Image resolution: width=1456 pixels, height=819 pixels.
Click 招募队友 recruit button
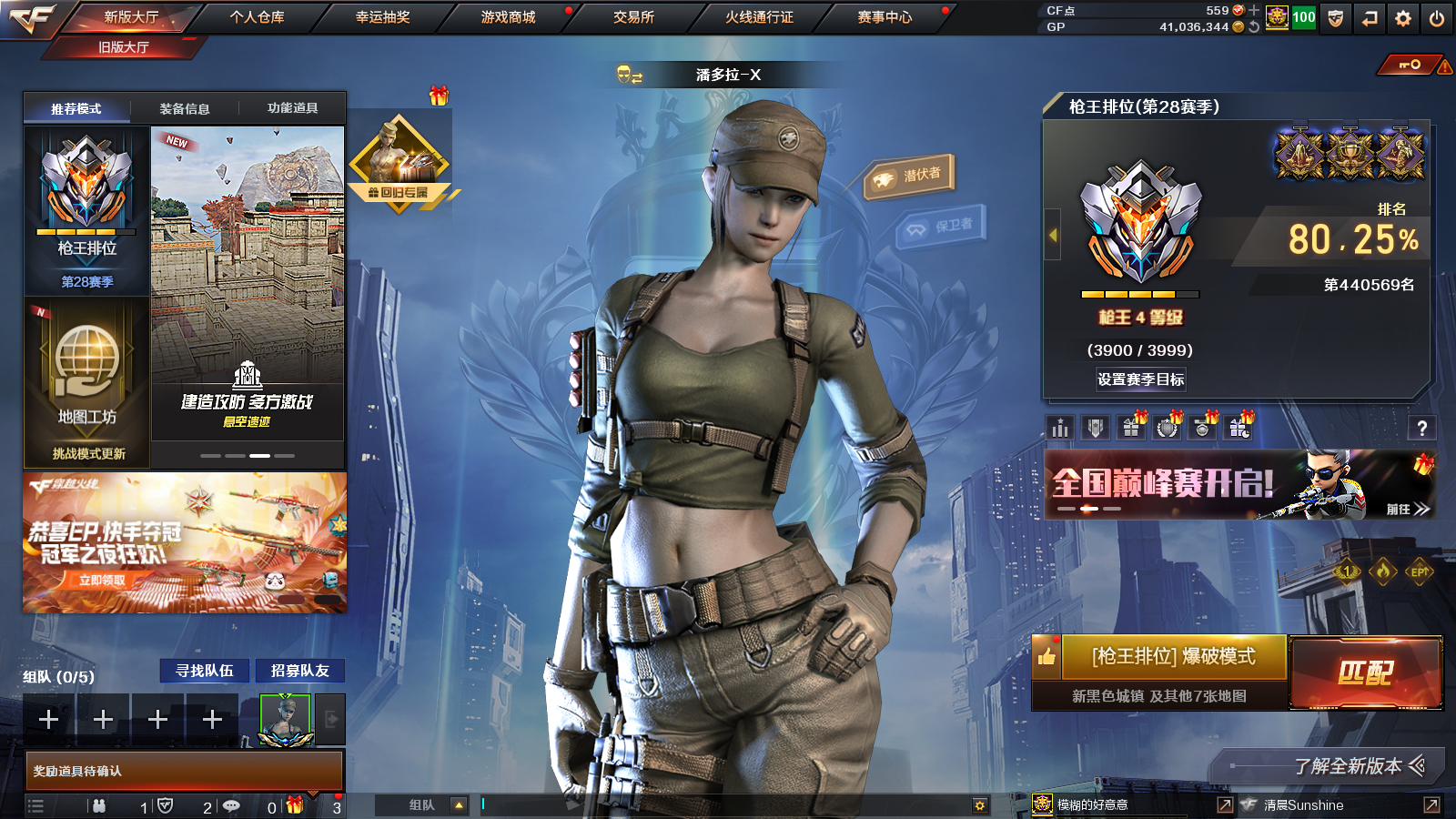[x=299, y=671]
